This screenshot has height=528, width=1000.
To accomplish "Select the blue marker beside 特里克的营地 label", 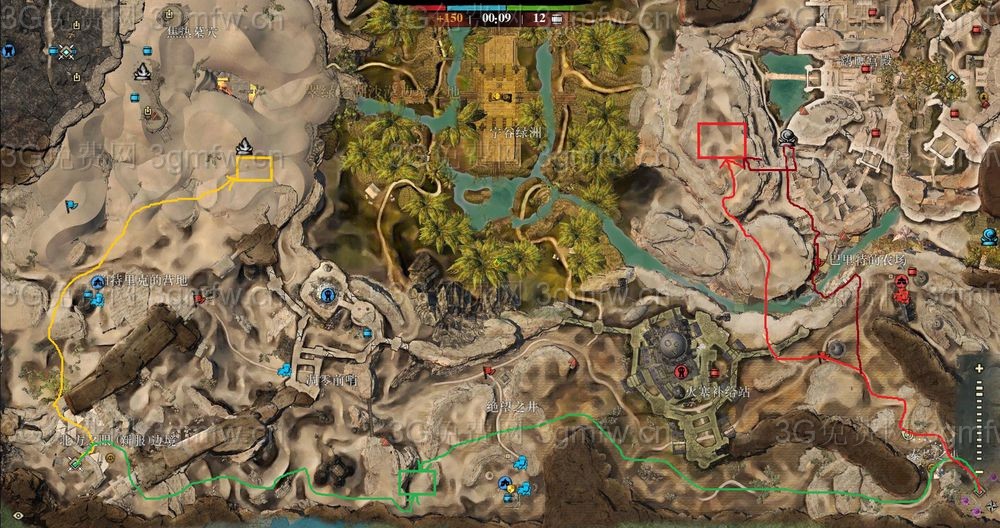I will pos(98,284).
